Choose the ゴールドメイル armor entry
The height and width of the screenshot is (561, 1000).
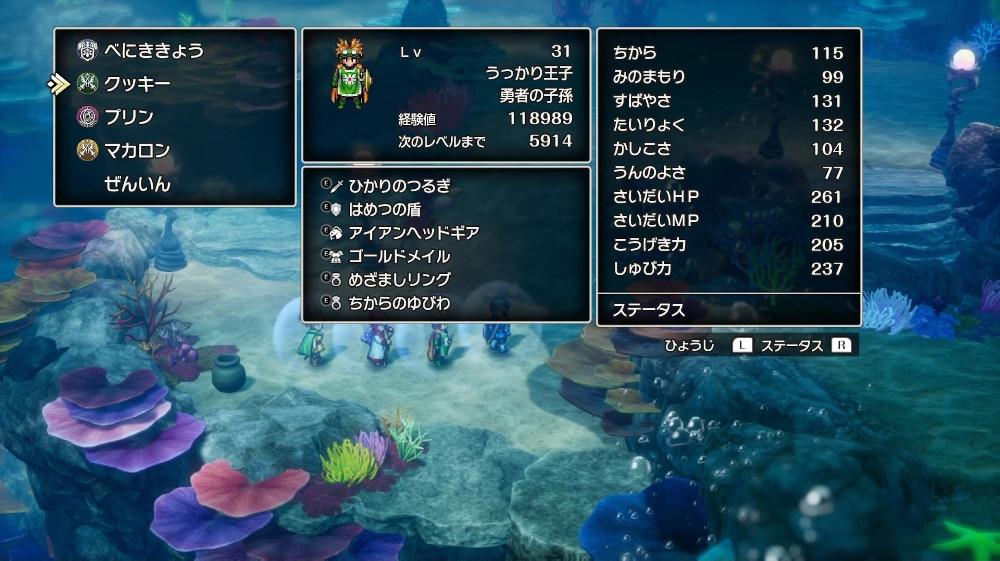tap(399, 256)
